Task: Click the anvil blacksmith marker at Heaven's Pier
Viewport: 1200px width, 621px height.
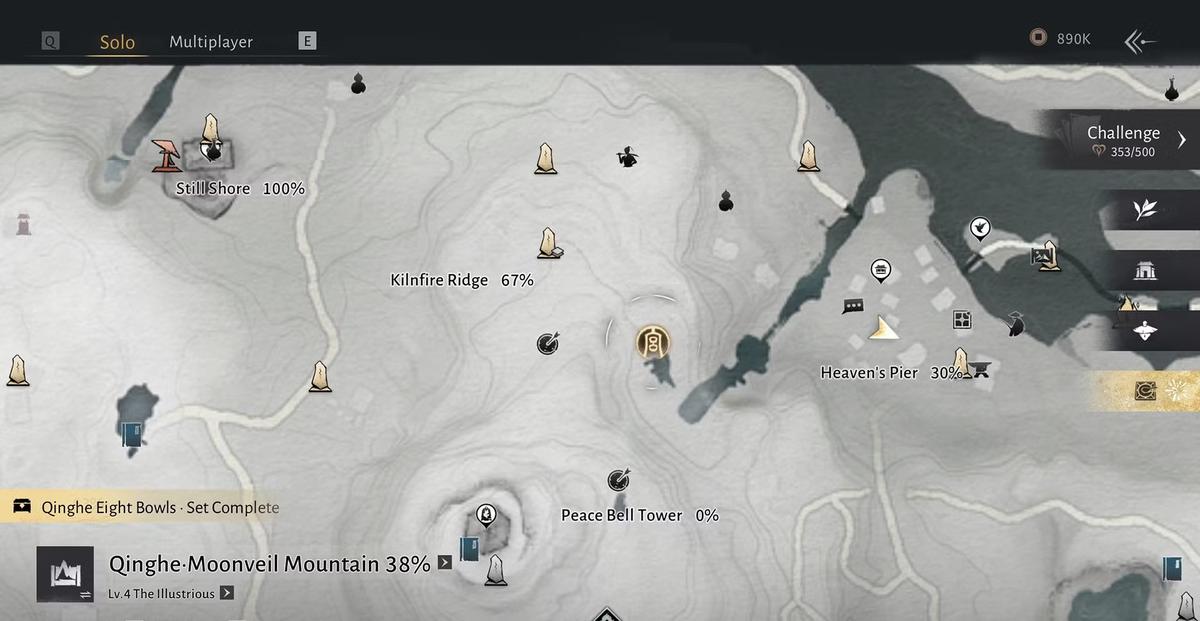Action: tap(981, 369)
